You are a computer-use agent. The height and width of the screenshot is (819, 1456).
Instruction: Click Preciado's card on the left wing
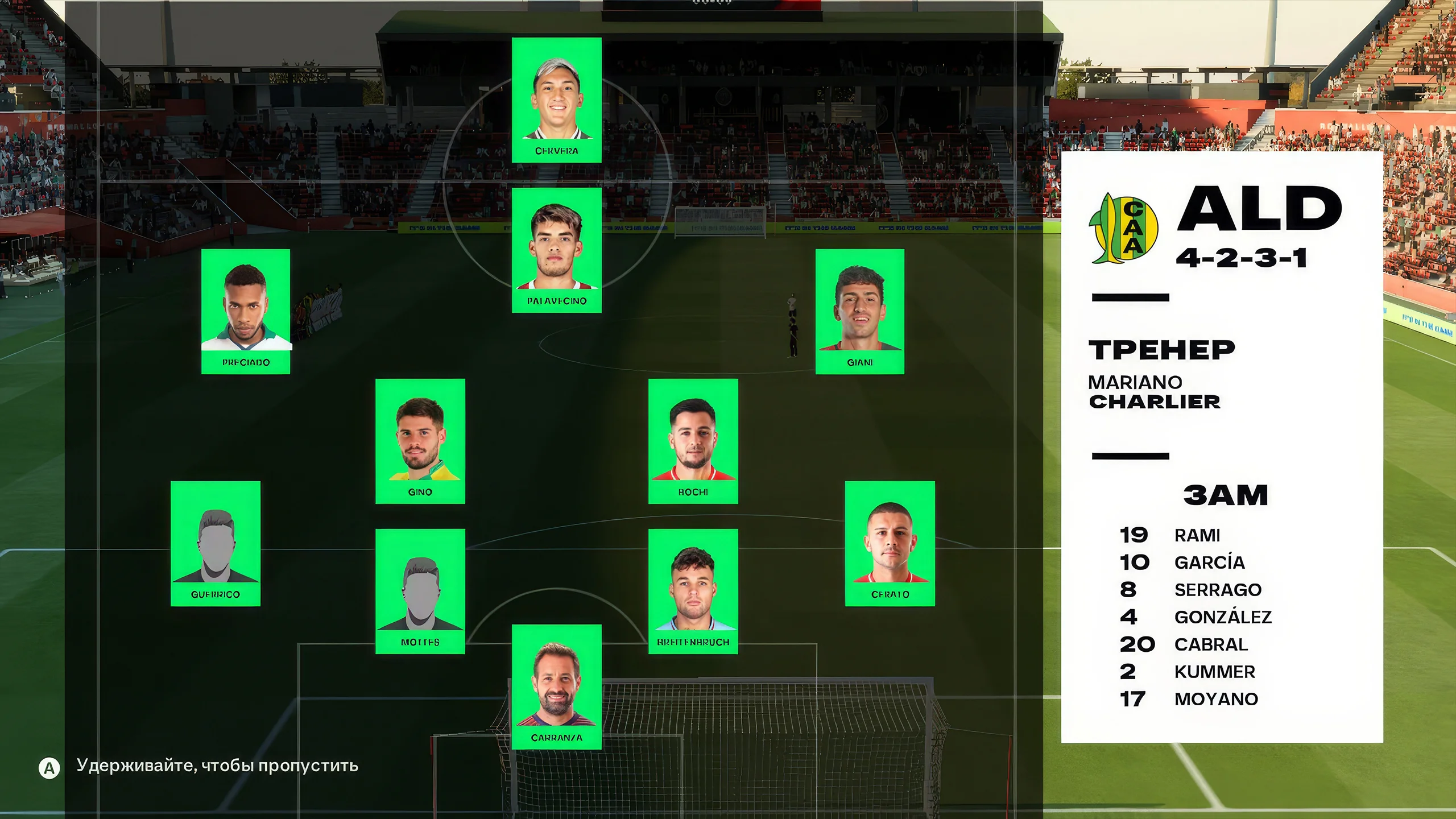tap(246, 312)
